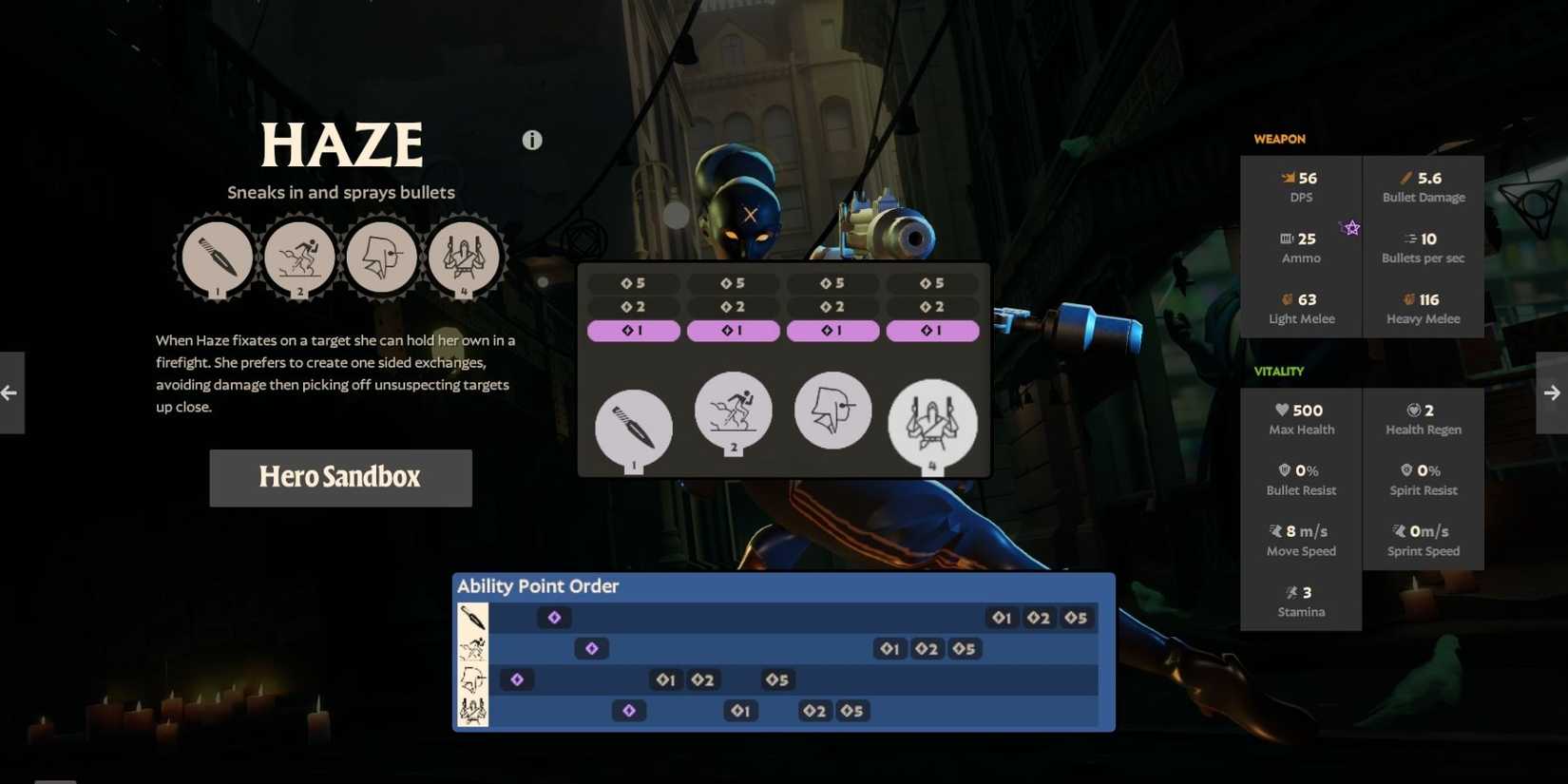Select the WEAPON section header

pos(1279,139)
